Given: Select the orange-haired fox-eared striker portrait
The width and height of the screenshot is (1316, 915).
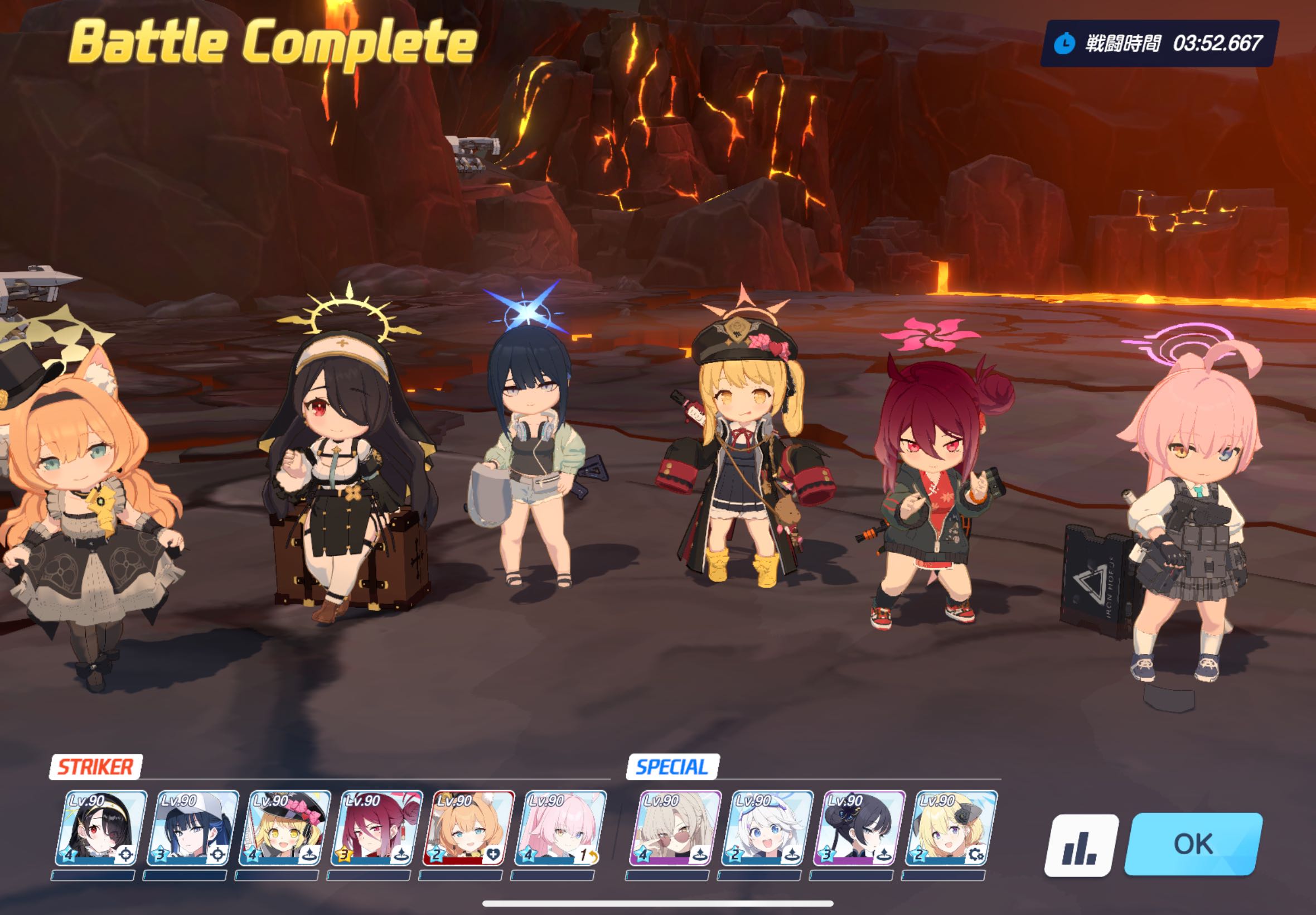Looking at the screenshot, I should 468,828.
